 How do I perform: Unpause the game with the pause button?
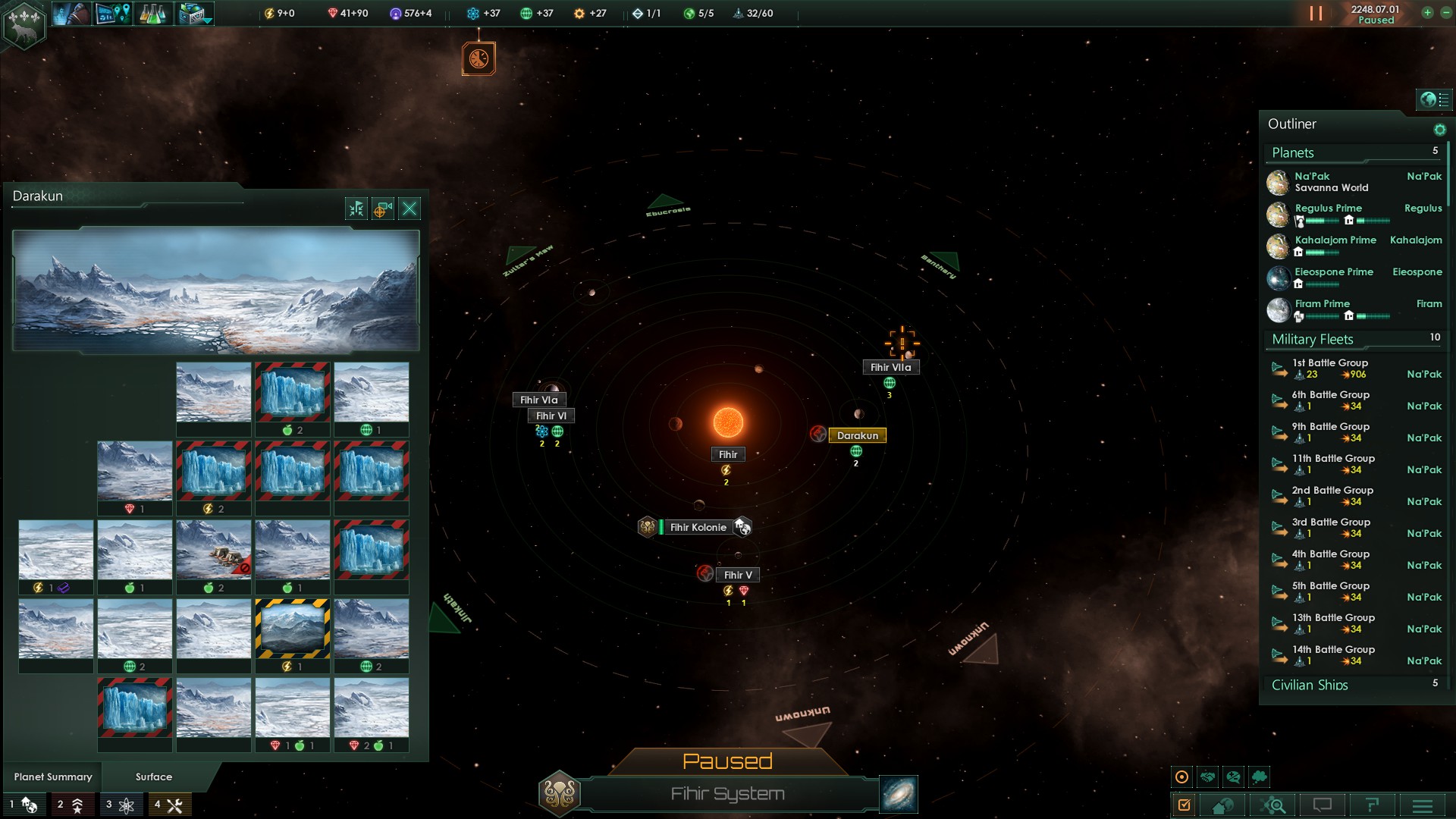(x=1316, y=14)
